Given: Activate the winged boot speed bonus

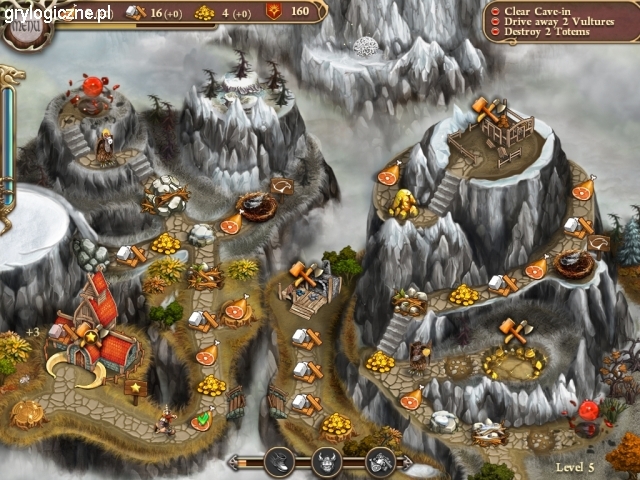Looking at the screenshot, I should [x=284, y=461].
